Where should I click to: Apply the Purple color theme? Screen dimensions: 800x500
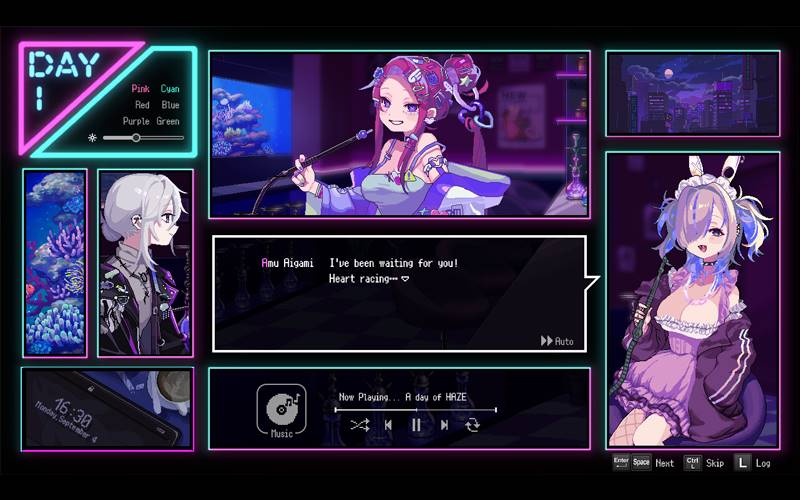tap(137, 121)
